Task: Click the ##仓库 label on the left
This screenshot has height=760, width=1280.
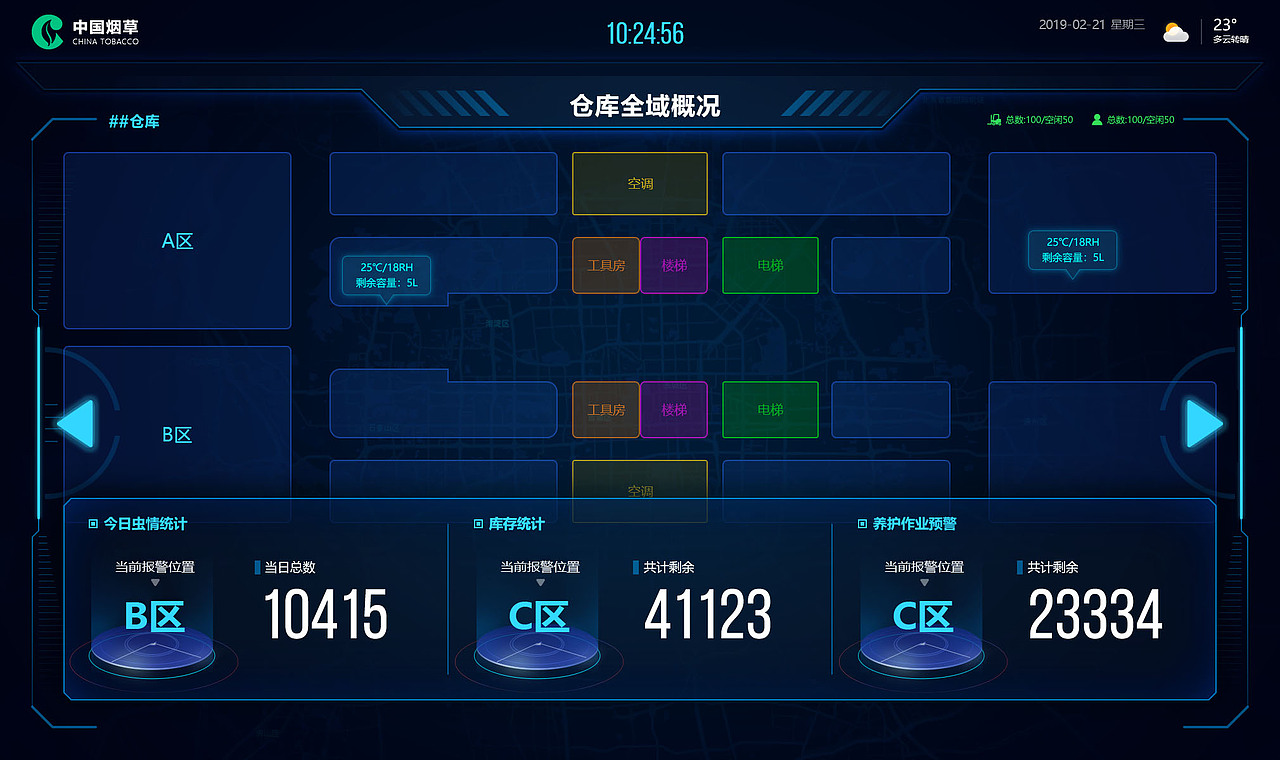Action: click(x=135, y=122)
